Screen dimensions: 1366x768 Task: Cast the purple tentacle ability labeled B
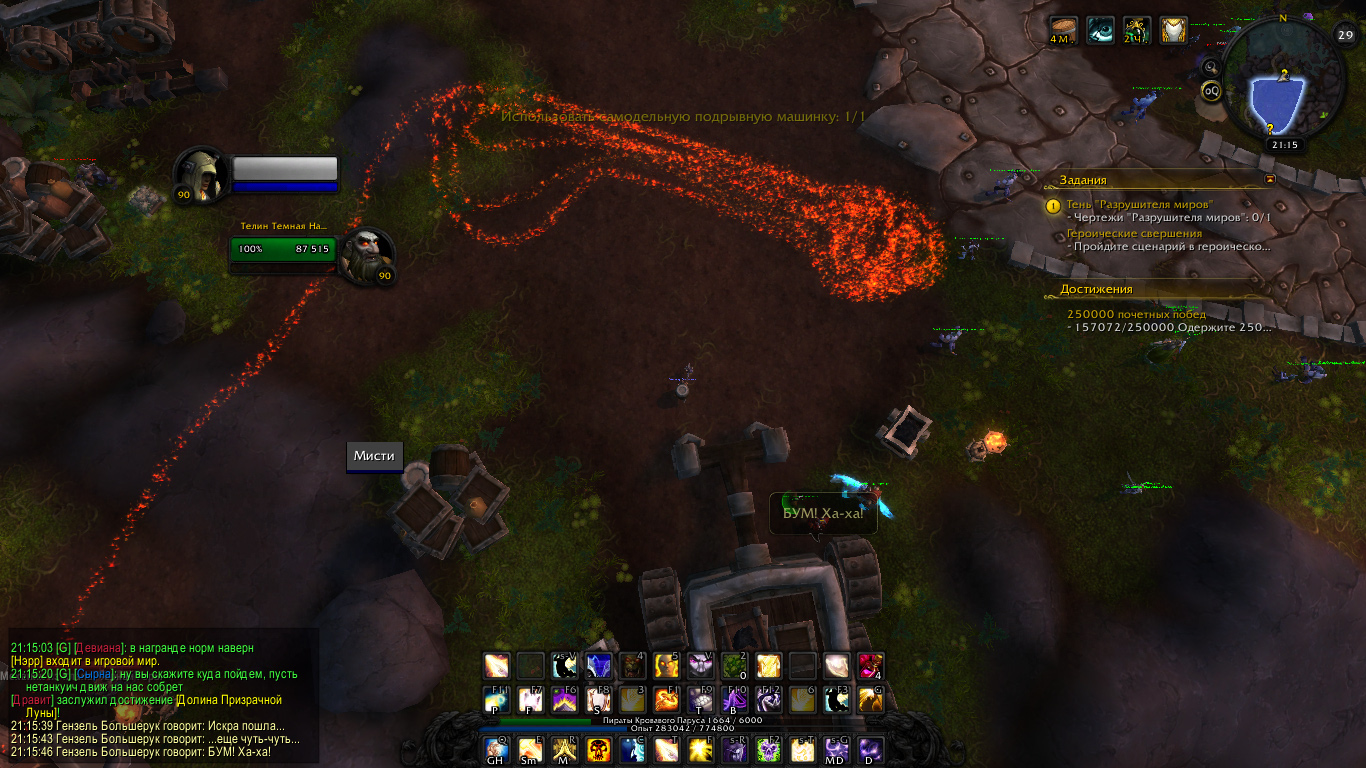tap(734, 700)
